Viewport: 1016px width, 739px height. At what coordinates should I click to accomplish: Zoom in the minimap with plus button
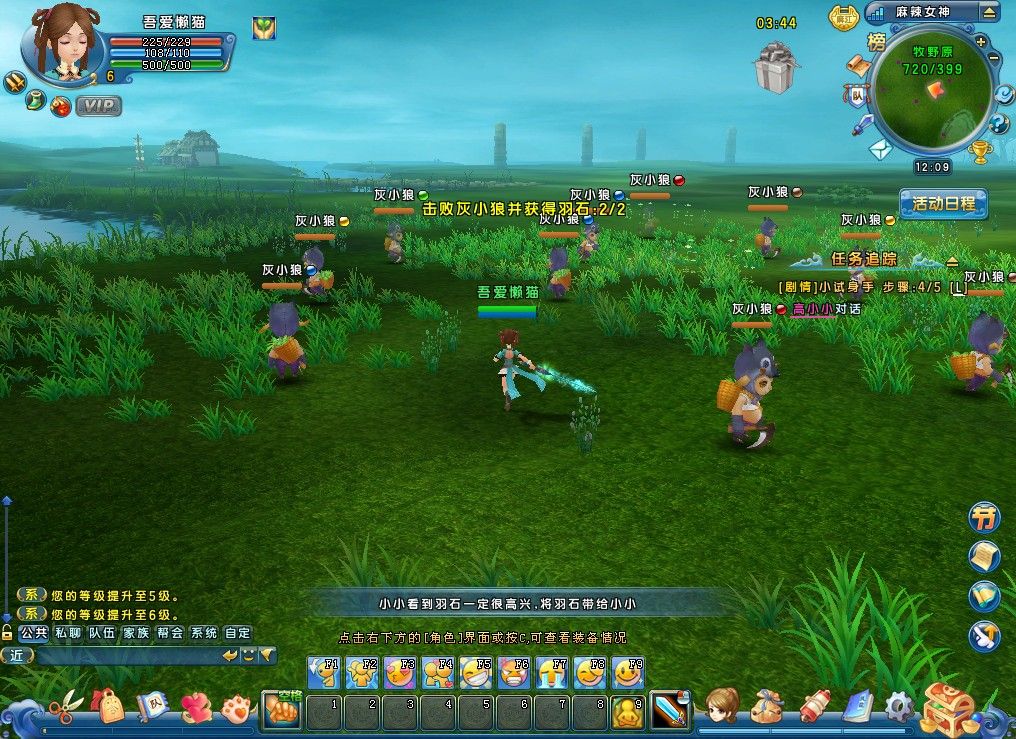pyautogui.click(x=980, y=42)
